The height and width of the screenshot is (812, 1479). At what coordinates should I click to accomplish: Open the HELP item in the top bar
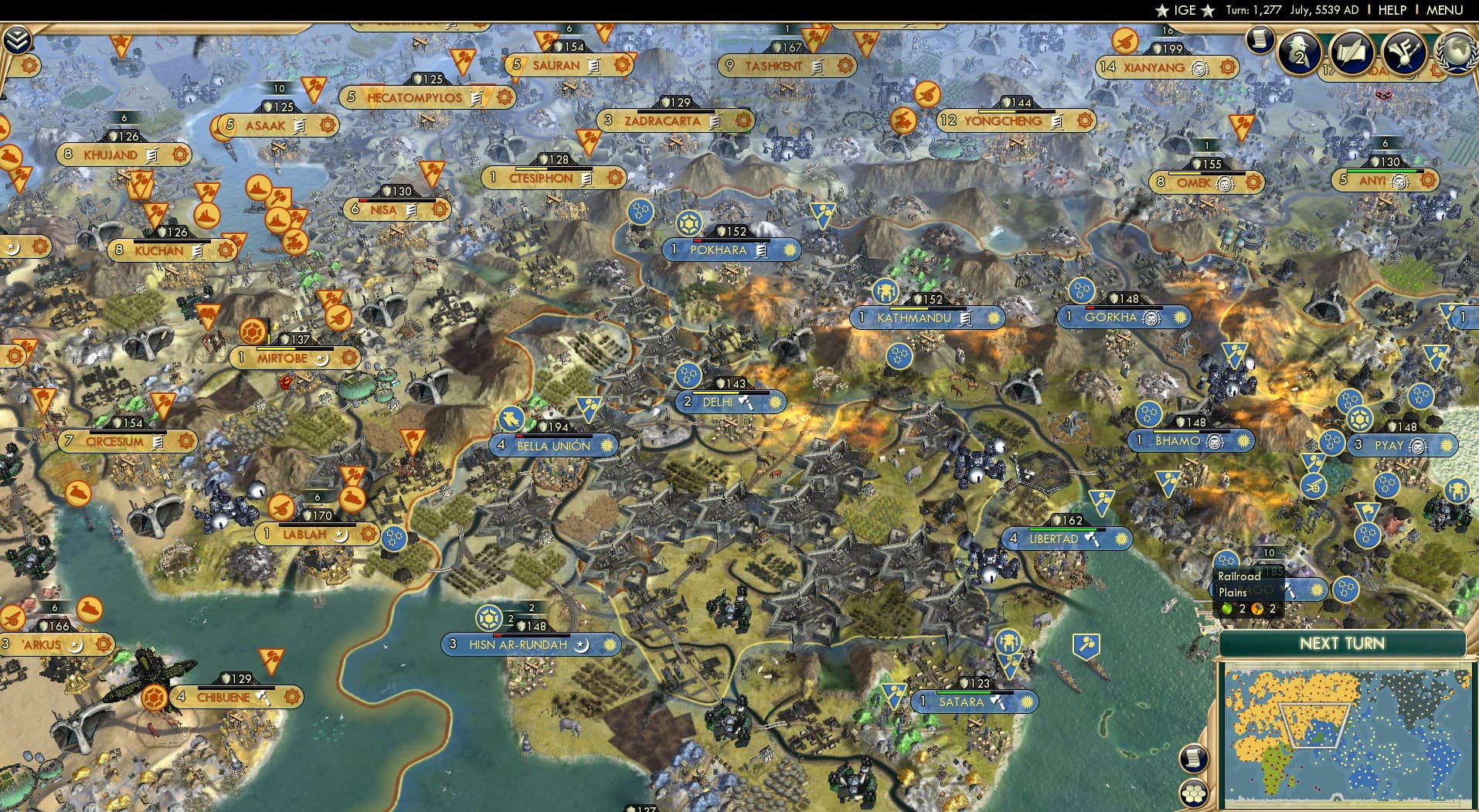pyautogui.click(x=1392, y=10)
